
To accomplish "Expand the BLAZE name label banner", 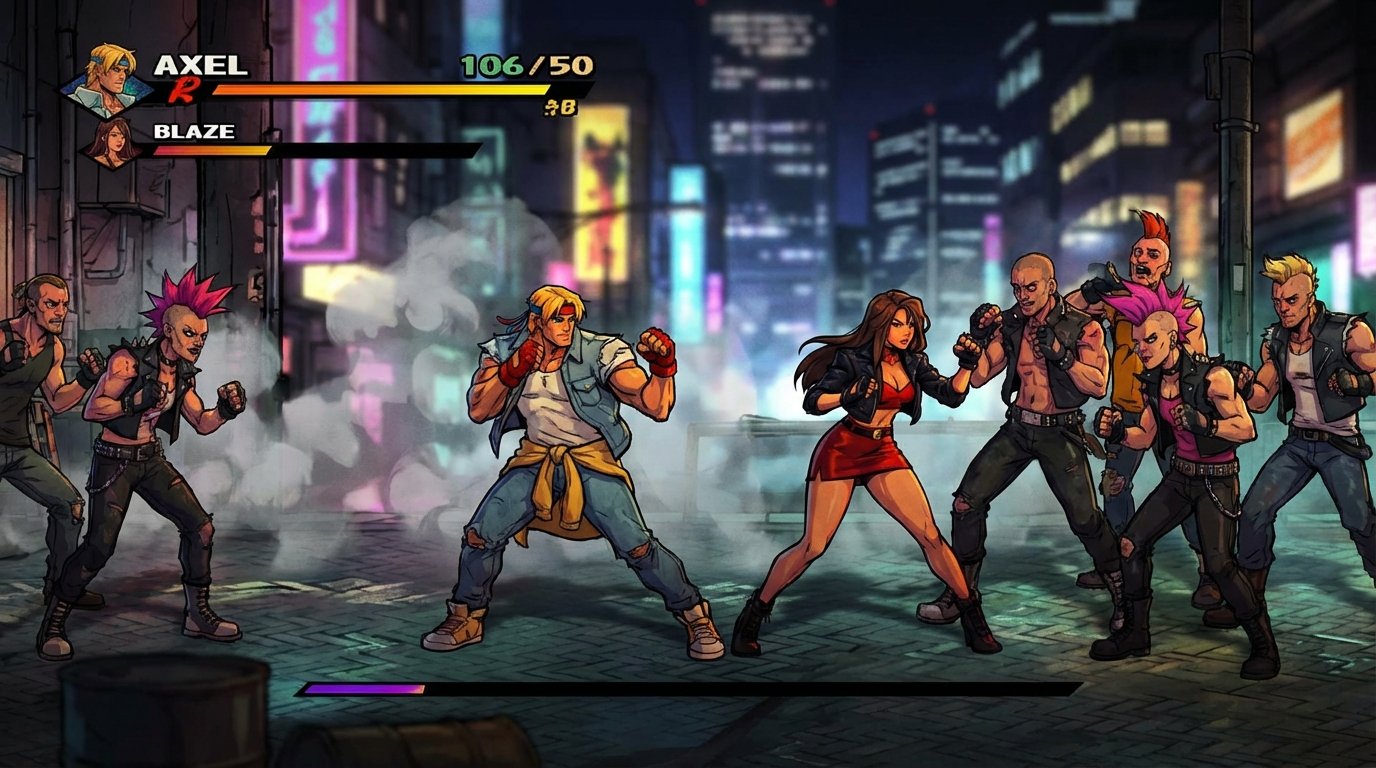I will coord(195,131).
